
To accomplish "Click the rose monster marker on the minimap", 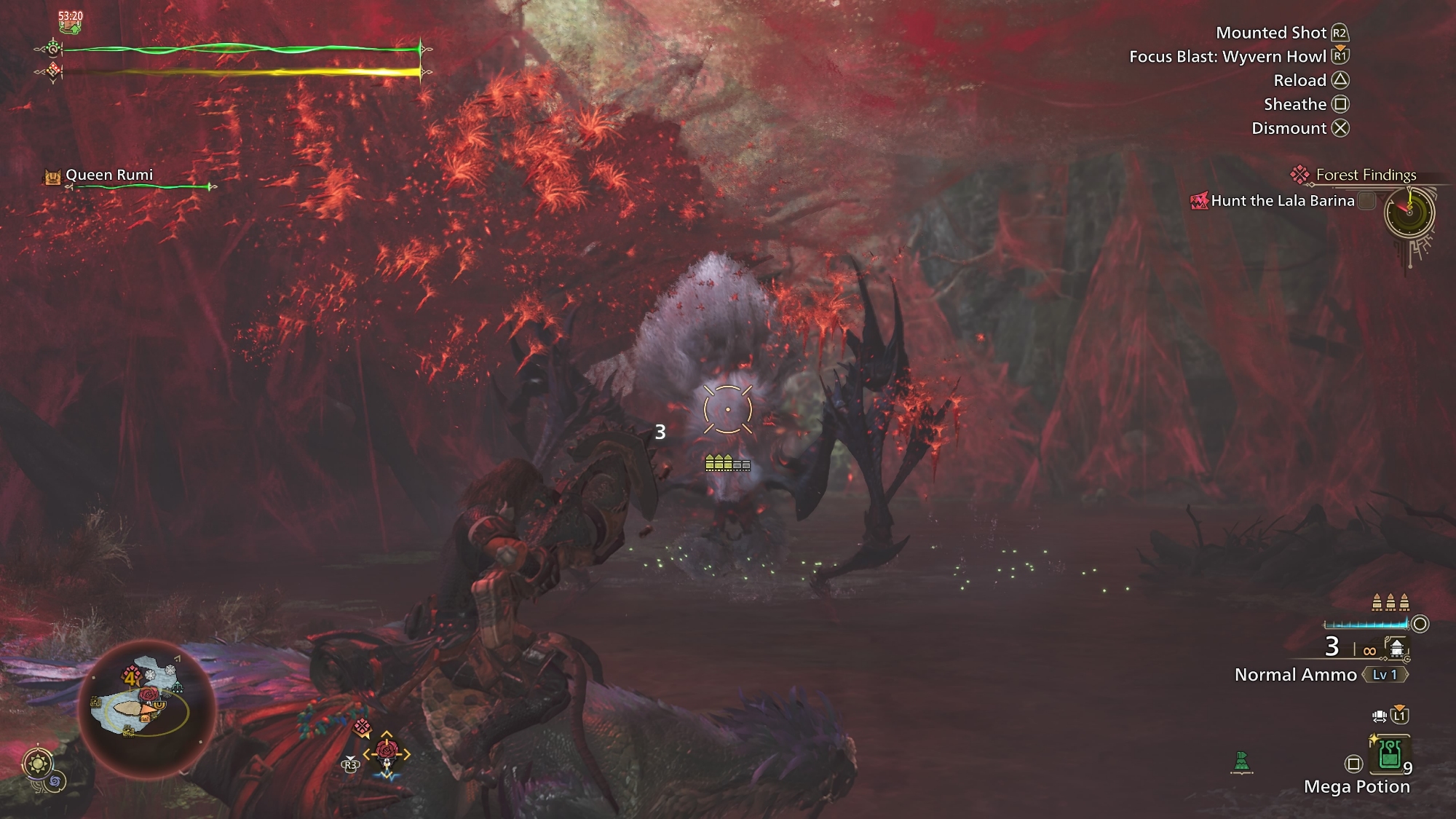I will coord(148,695).
